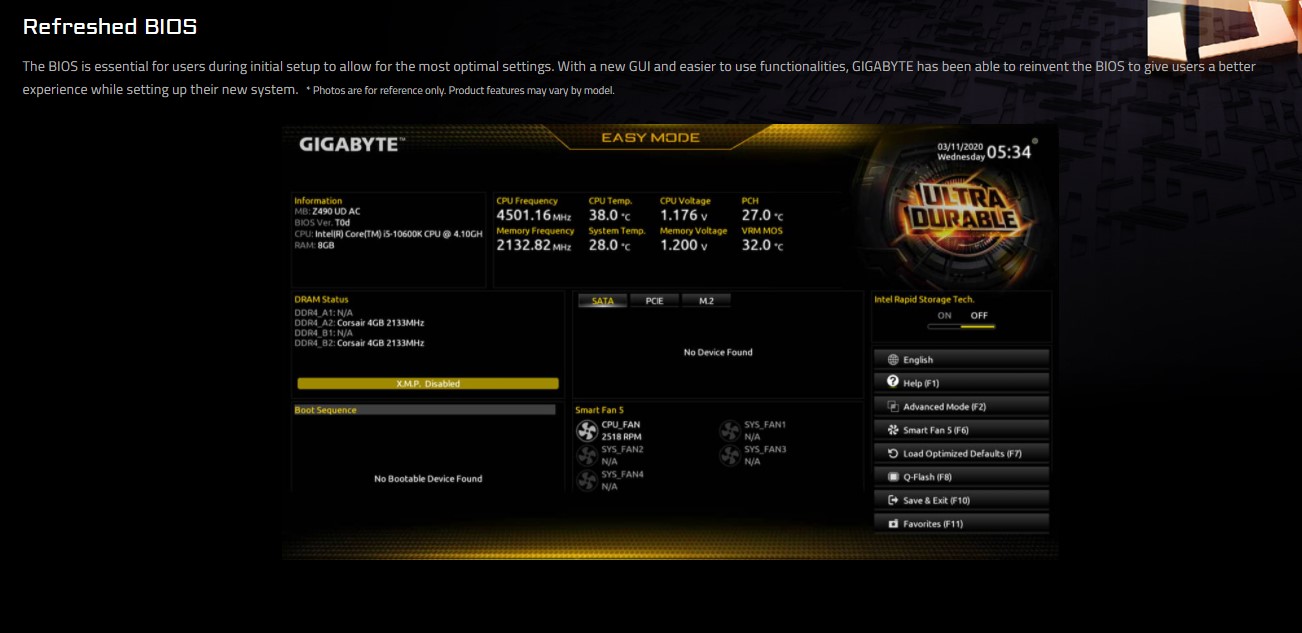Viewport: 1302px width, 633px height.
Task: Switch to the SATA tab
Action: tap(603, 300)
